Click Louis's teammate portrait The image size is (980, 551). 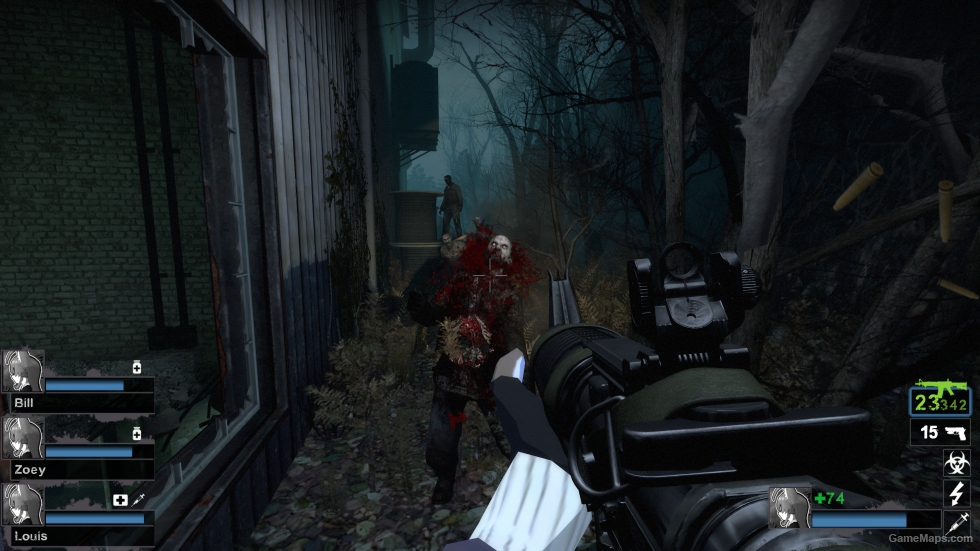22,504
